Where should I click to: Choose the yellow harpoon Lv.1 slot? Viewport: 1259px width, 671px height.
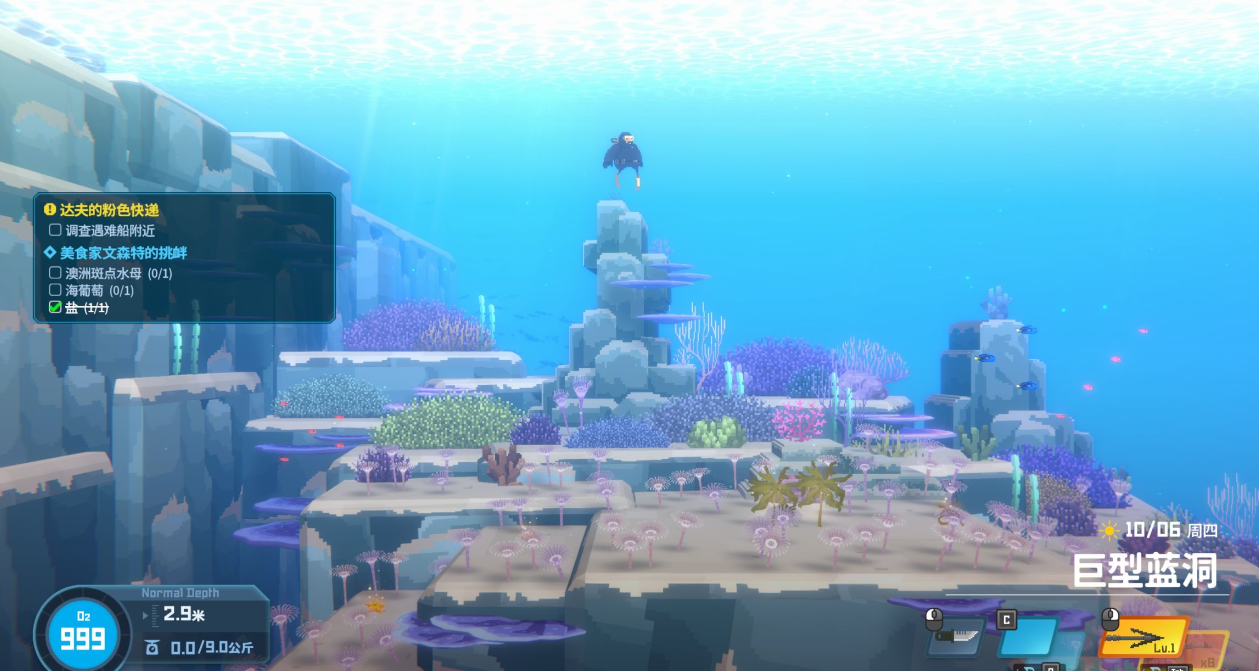coord(1144,637)
